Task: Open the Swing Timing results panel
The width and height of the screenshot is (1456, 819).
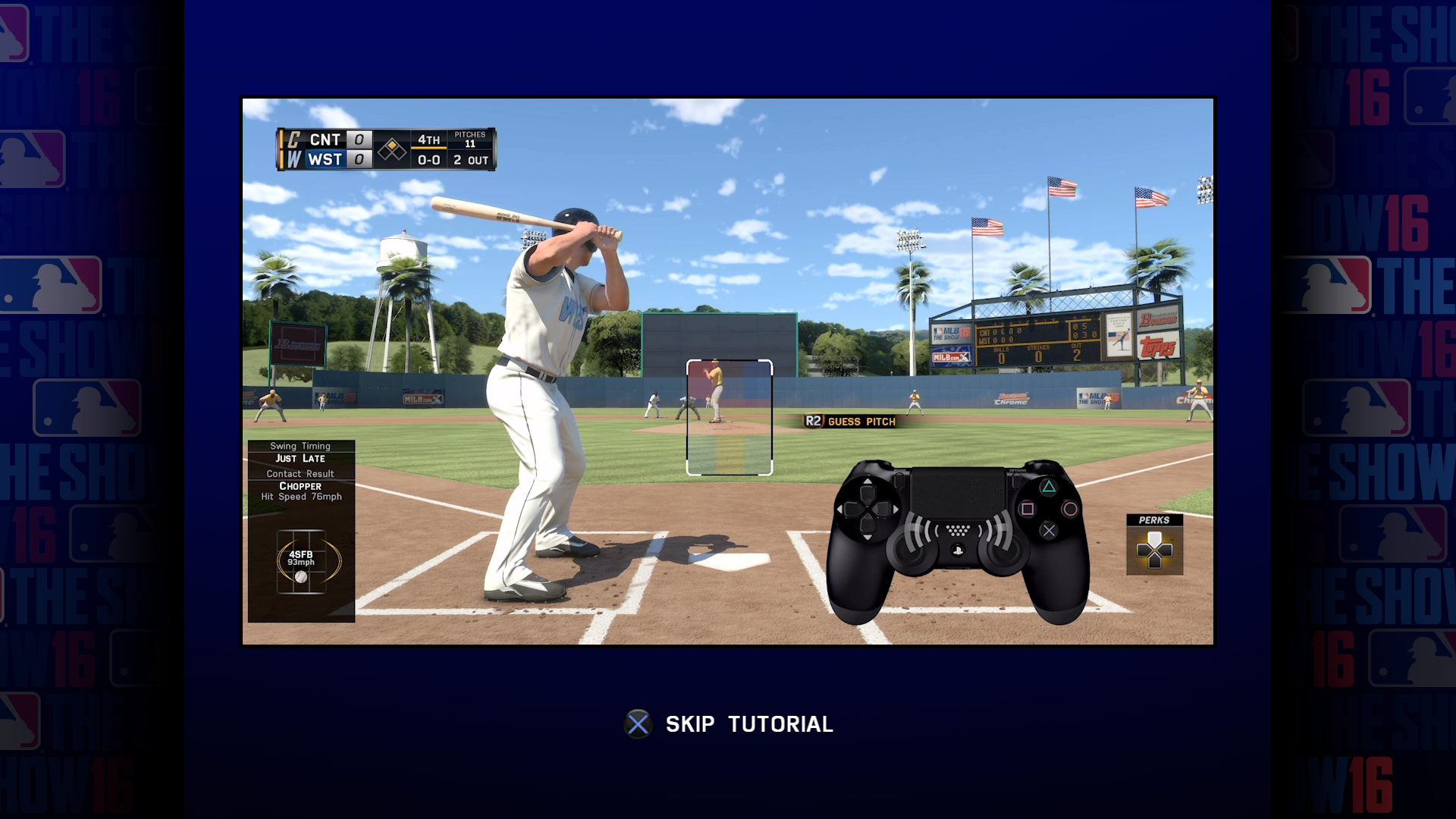Action: click(300, 452)
